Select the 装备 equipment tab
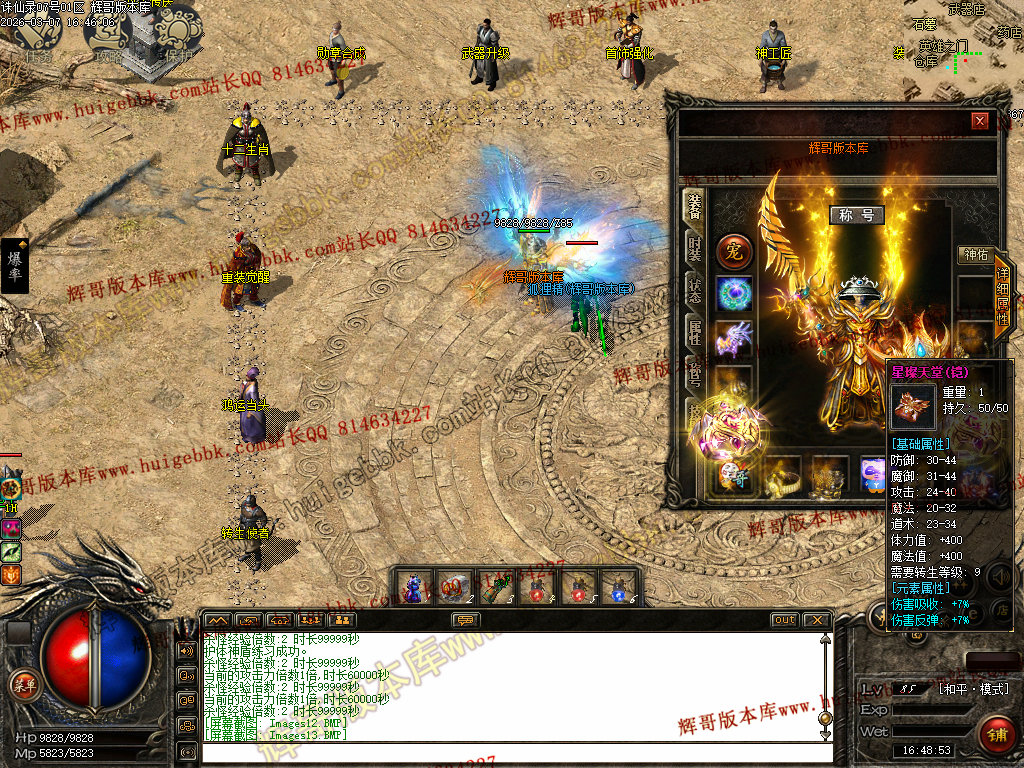Image resolution: width=1024 pixels, height=768 pixels. point(693,206)
